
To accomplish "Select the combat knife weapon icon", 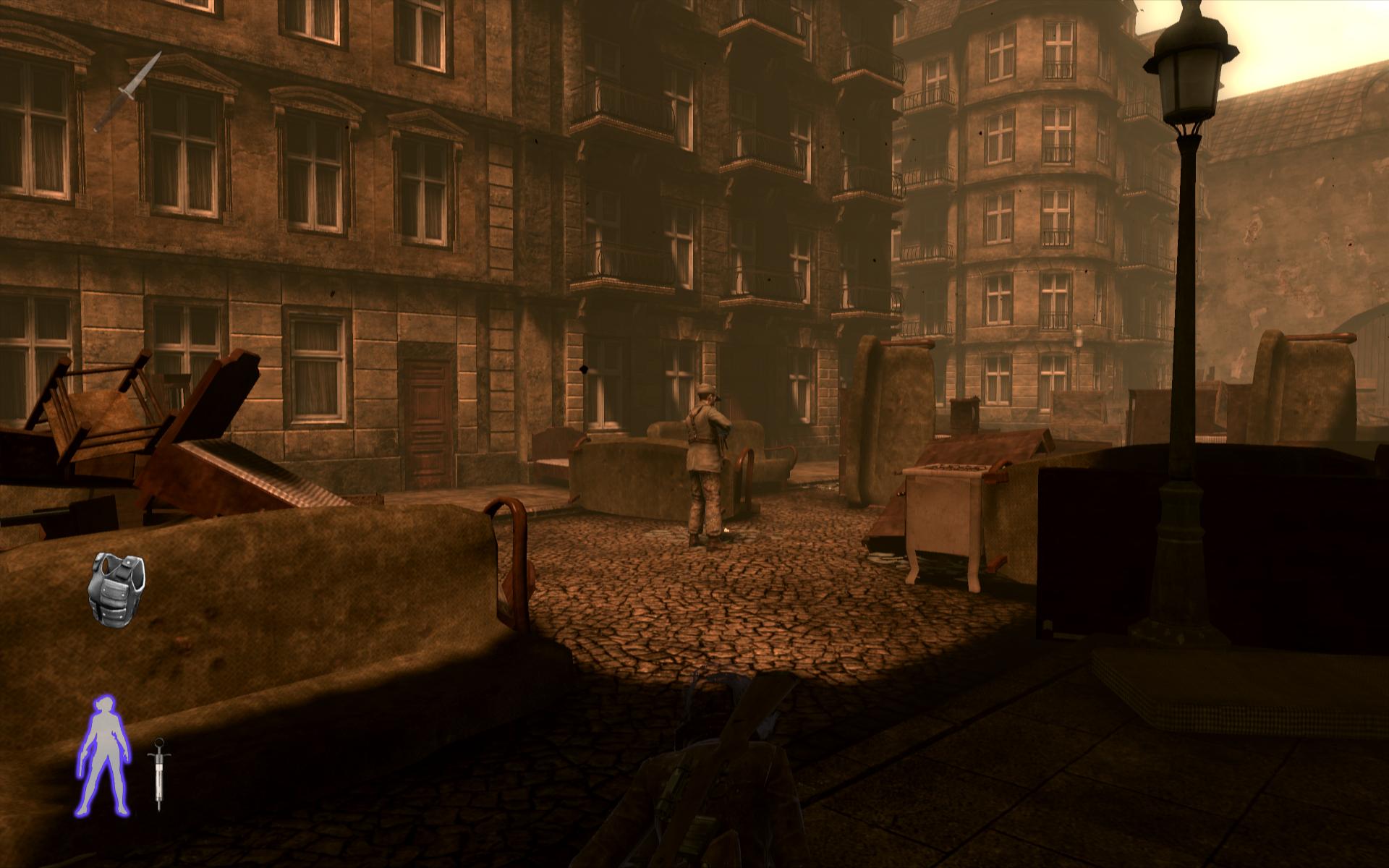I will coord(127,91).
